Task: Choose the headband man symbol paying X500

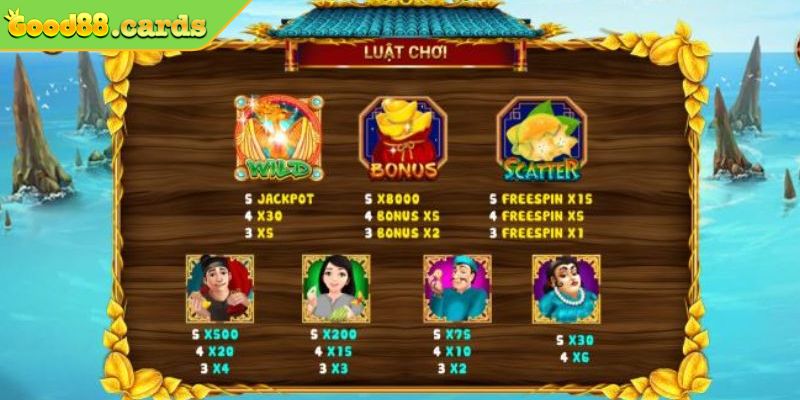Action: [219, 289]
